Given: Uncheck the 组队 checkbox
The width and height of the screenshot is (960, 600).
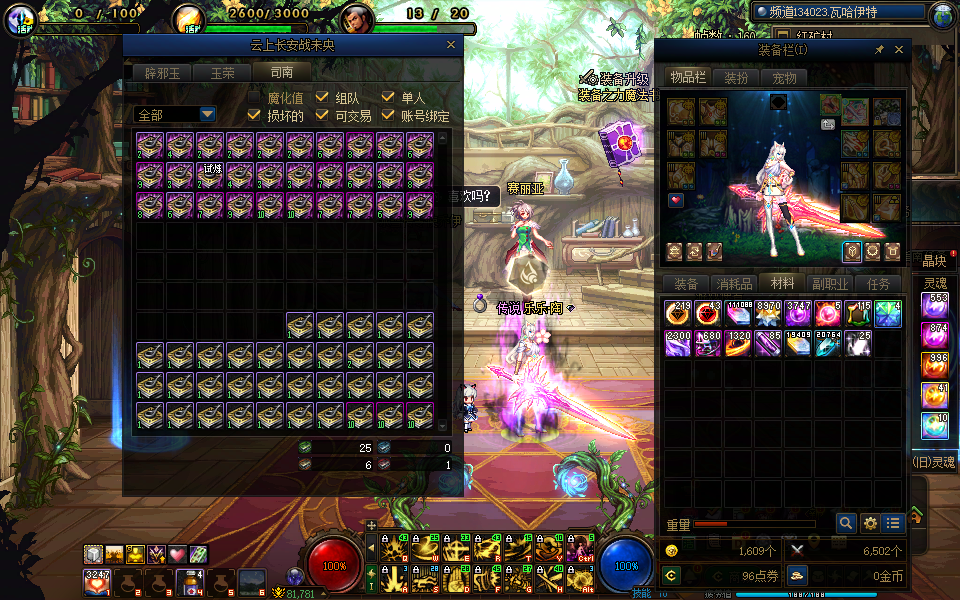Looking at the screenshot, I should 322,98.
